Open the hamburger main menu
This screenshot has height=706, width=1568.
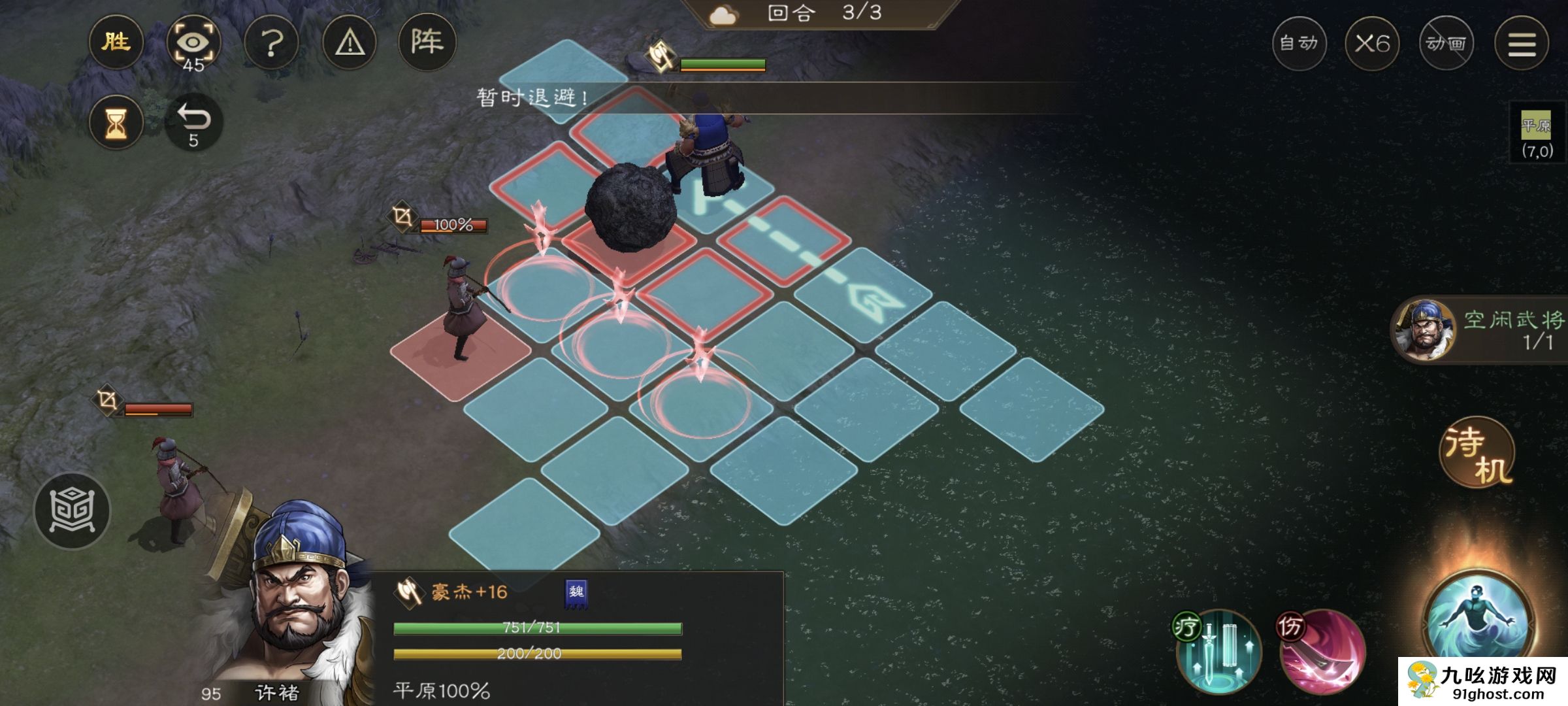pos(1522,44)
